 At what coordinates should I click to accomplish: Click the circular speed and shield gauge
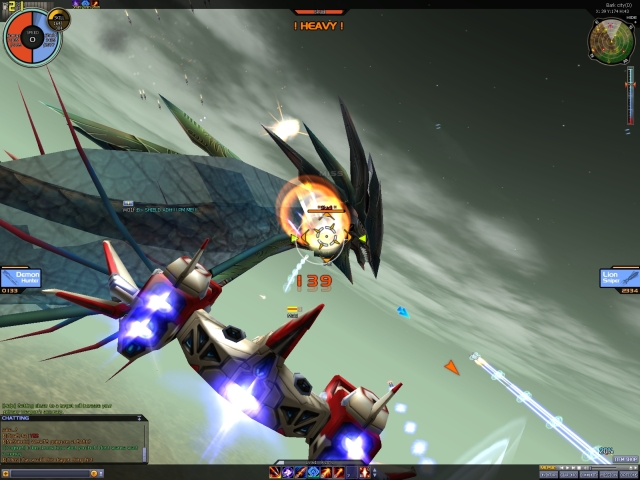[31, 38]
